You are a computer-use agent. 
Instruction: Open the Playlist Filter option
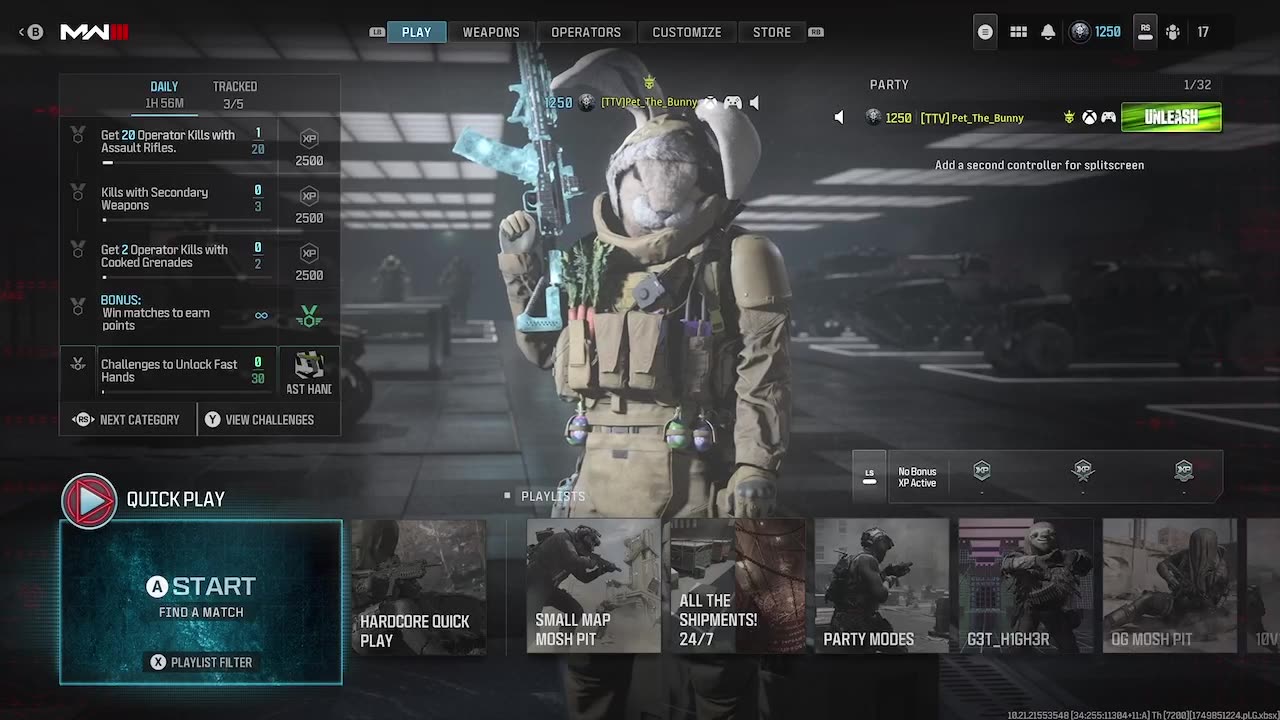coord(201,662)
